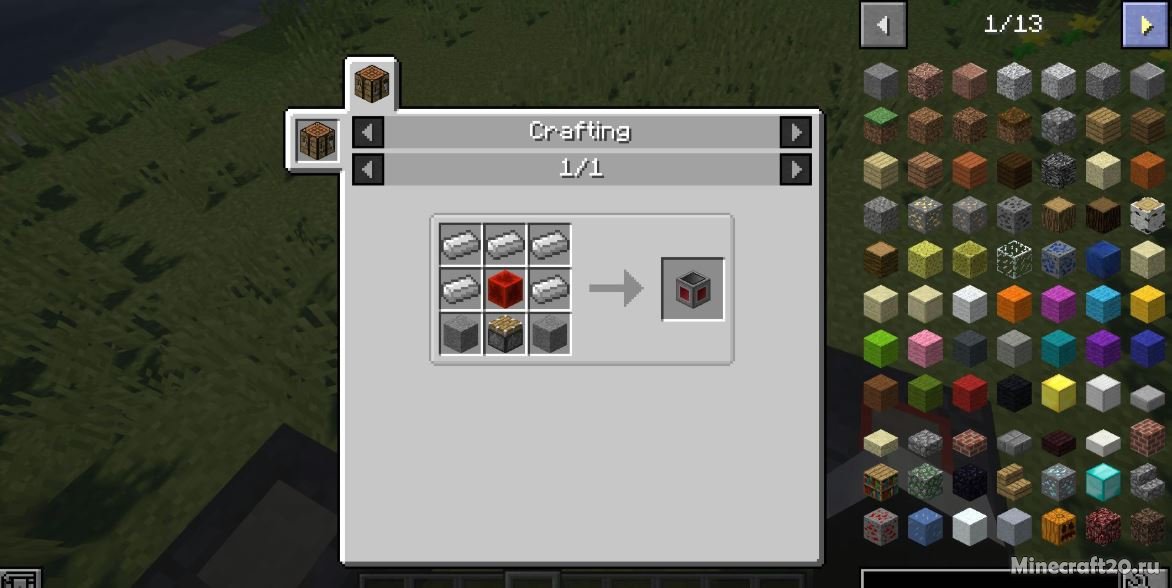Show the previous recipe page before 1/1
The height and width of the screenshot is (588, 1172).
pyautogui.click(x=368, y=169)
